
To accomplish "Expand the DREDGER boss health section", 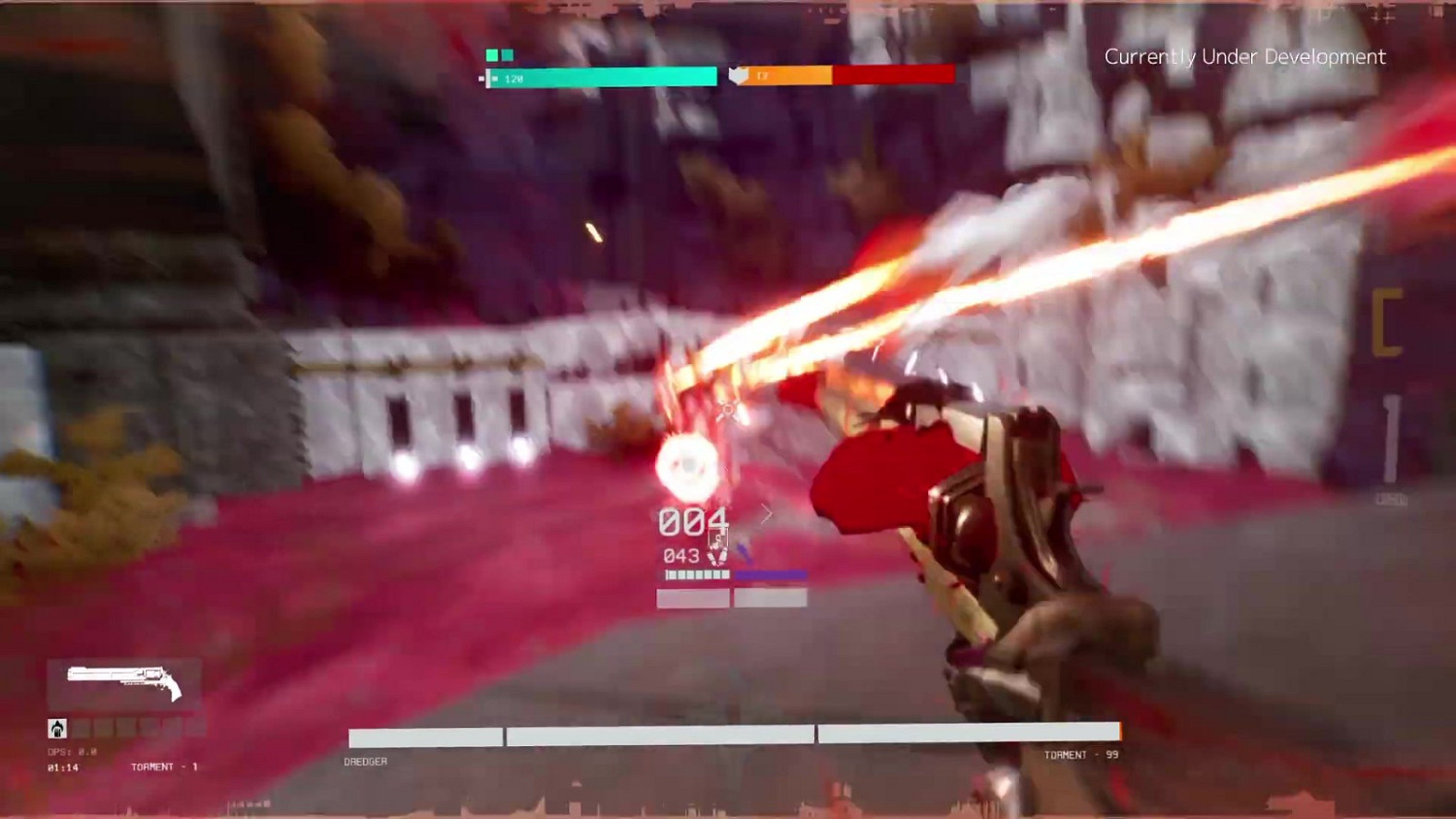I will coord(365,761).
